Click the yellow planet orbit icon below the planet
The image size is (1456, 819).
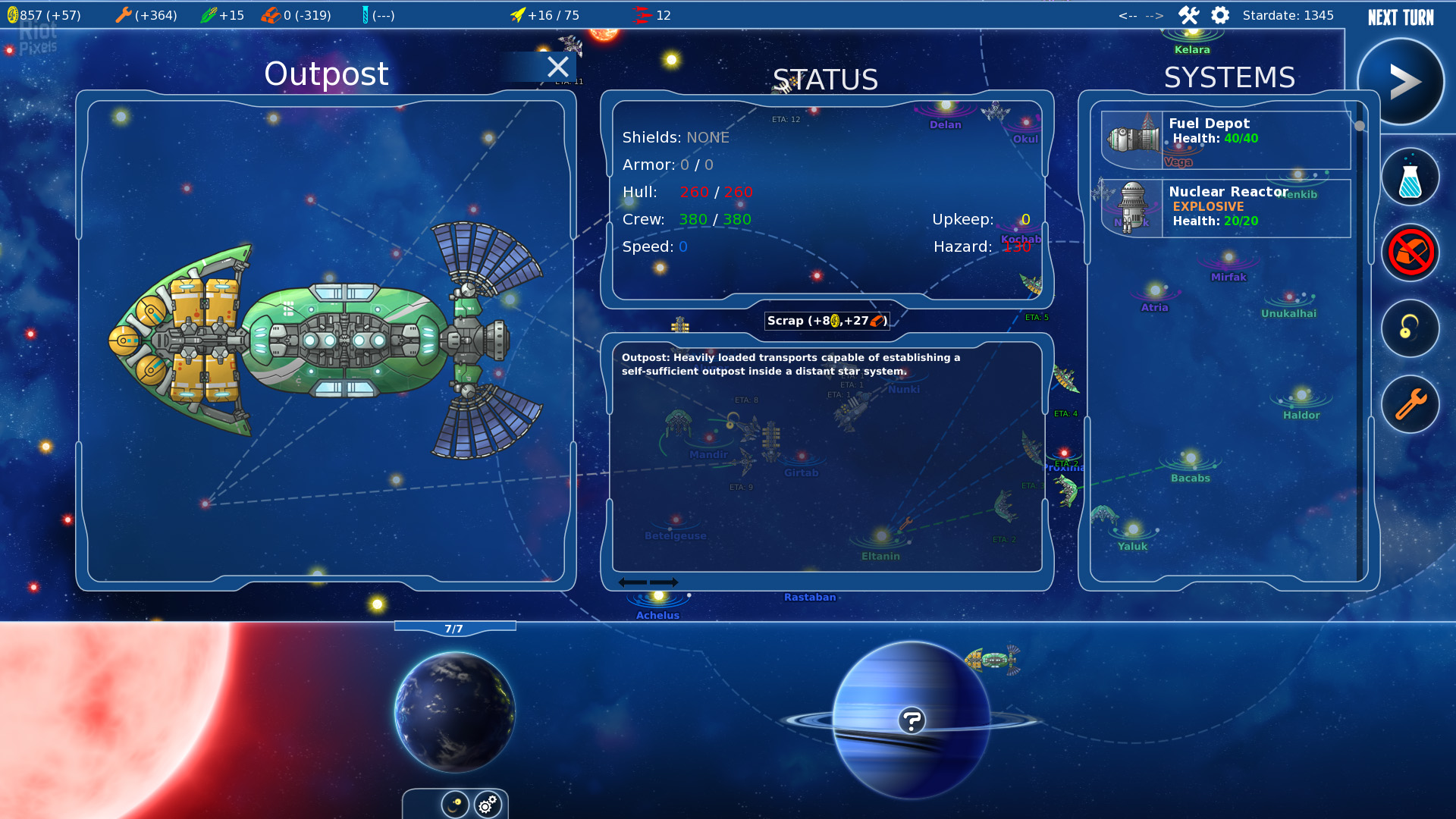[x=455, y=804]
